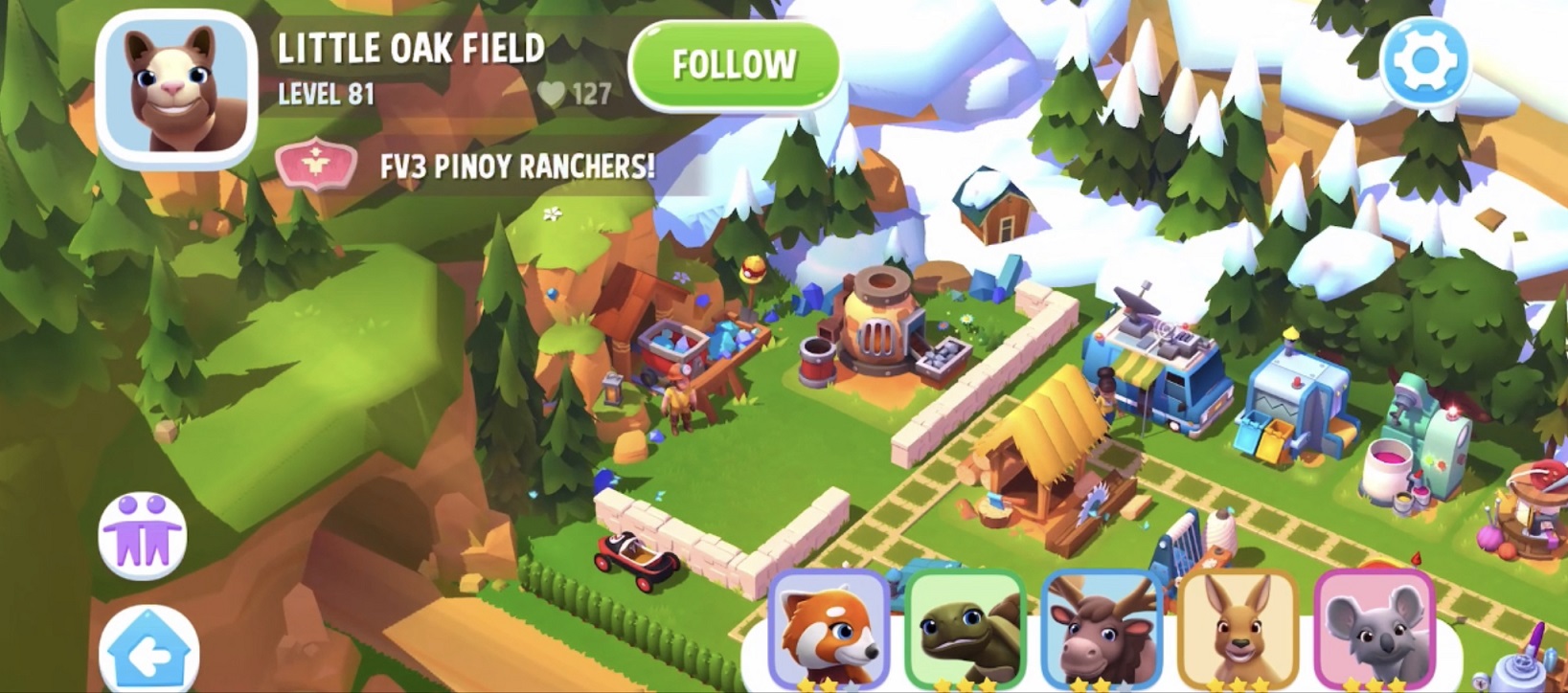Toggle follow status for this farm
Screen dimensions: 1568x693
click(735, 63)
